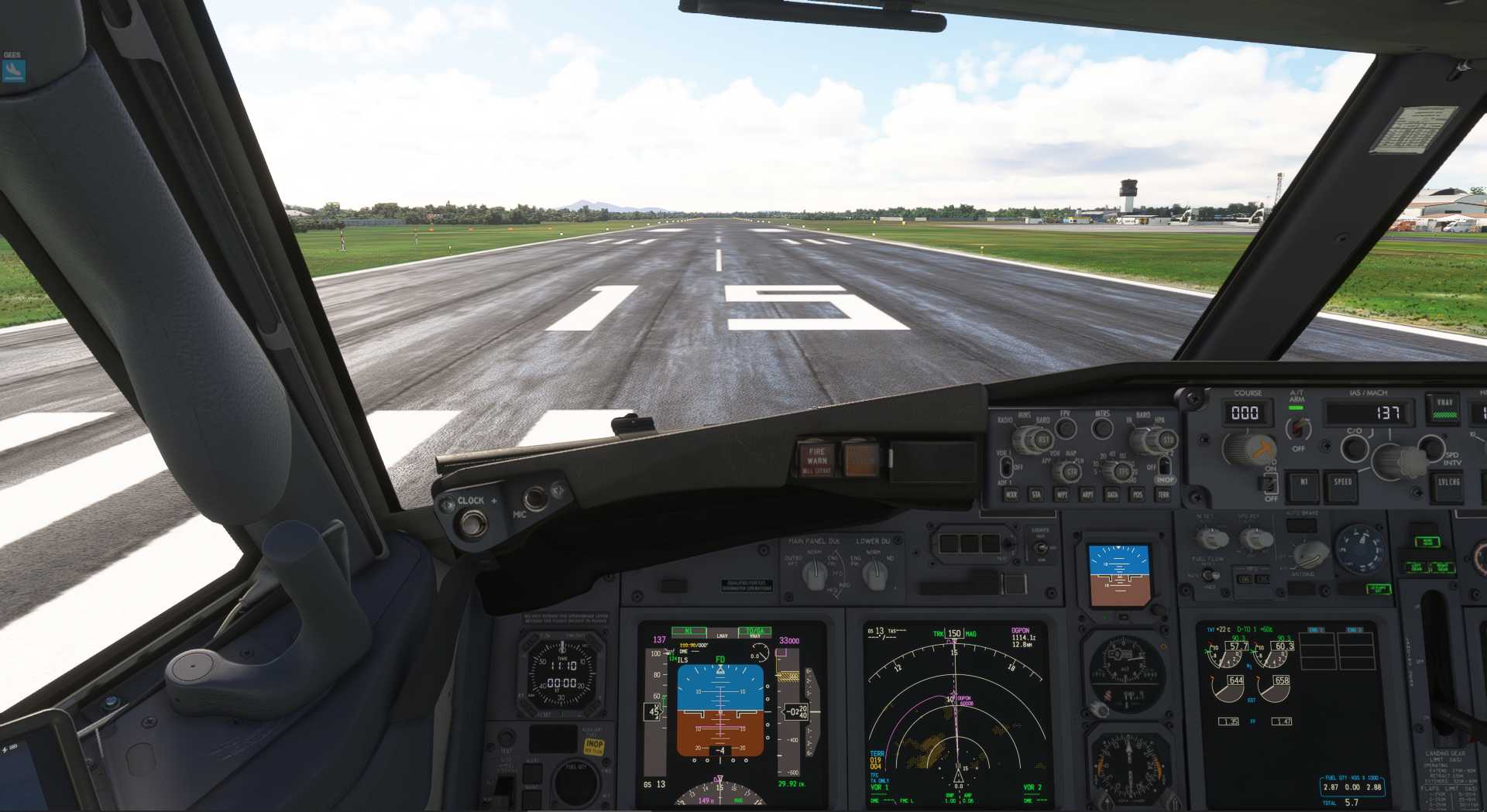Show stations with the STA button
1487x812 pixels.
pyautogui.click(x=1036, y=495)
